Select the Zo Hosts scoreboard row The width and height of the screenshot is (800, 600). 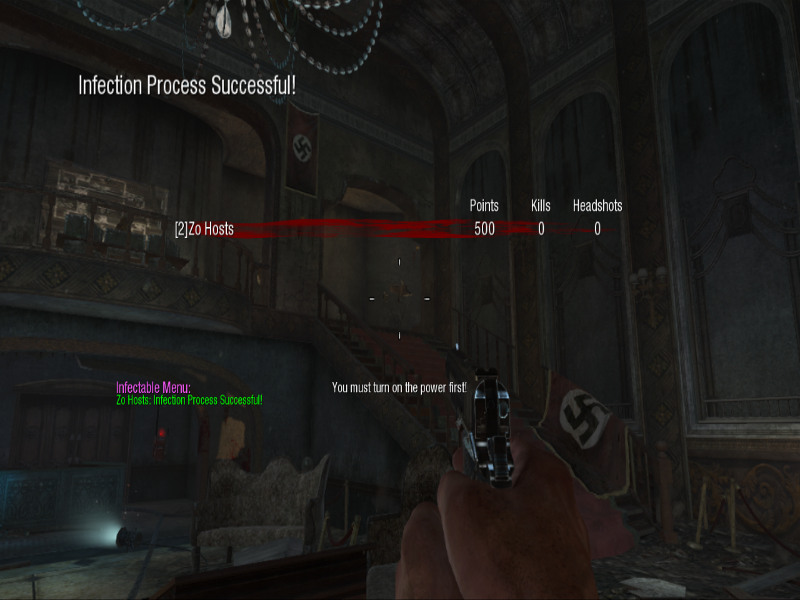(204, 229)
